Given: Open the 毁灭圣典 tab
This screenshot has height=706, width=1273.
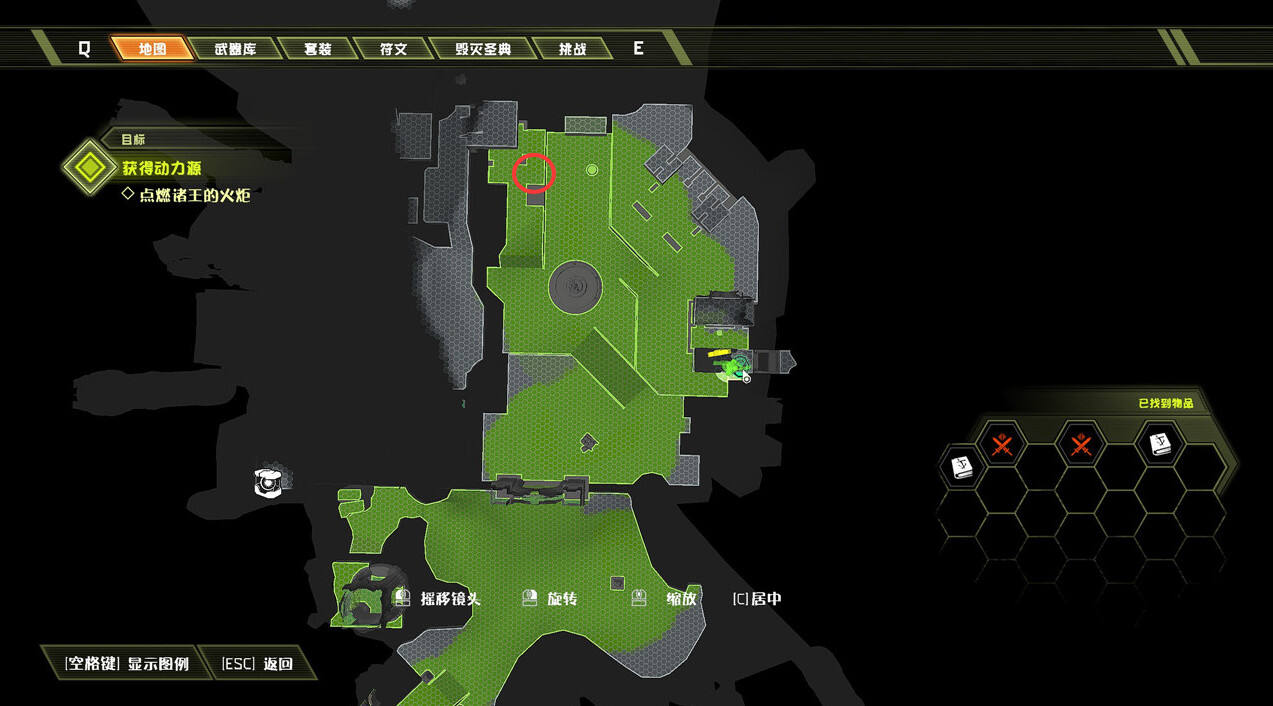Looking at the screenshot, I should 483,48.
